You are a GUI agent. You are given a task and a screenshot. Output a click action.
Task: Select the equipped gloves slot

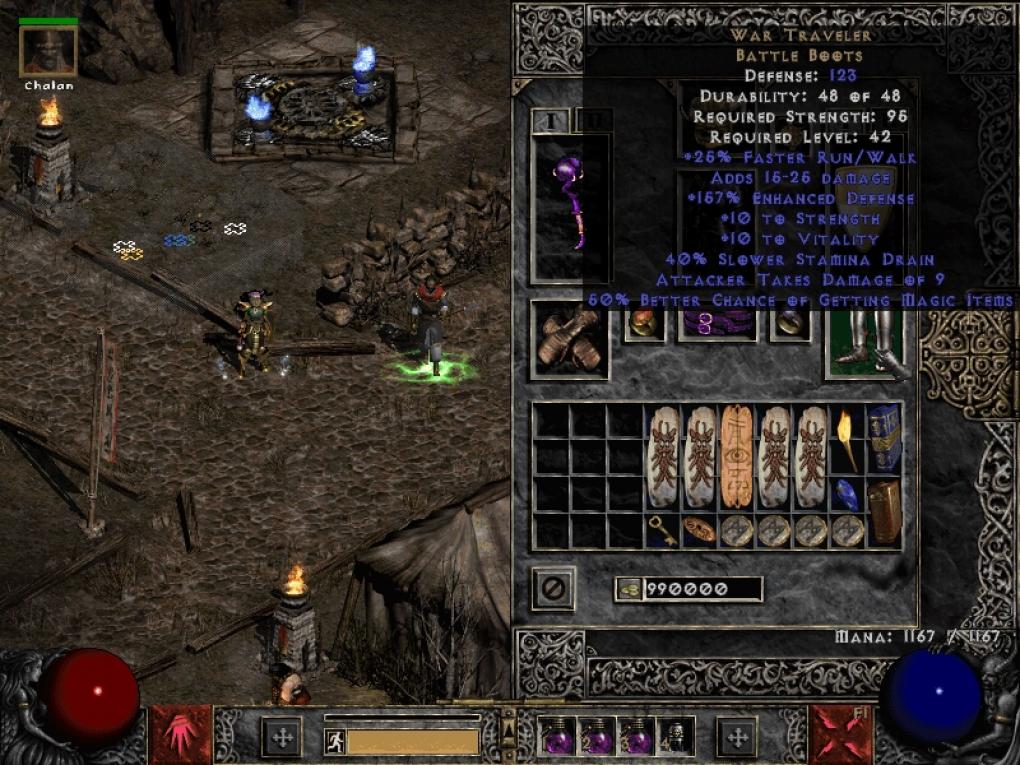(x=569, y=341)
